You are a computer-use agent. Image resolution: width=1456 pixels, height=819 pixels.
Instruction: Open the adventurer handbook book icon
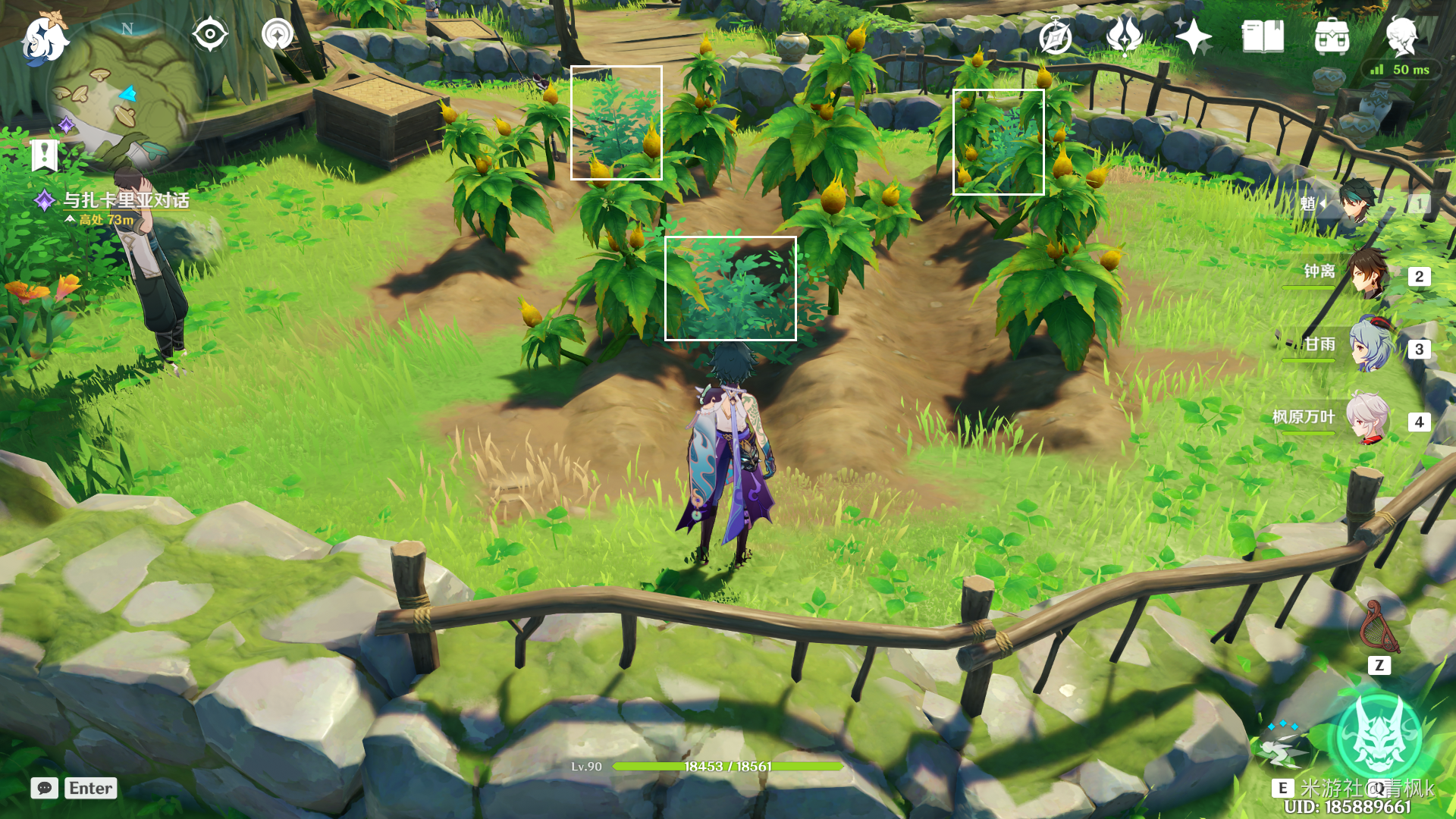pyautogui.click(x=1263, y=36)
